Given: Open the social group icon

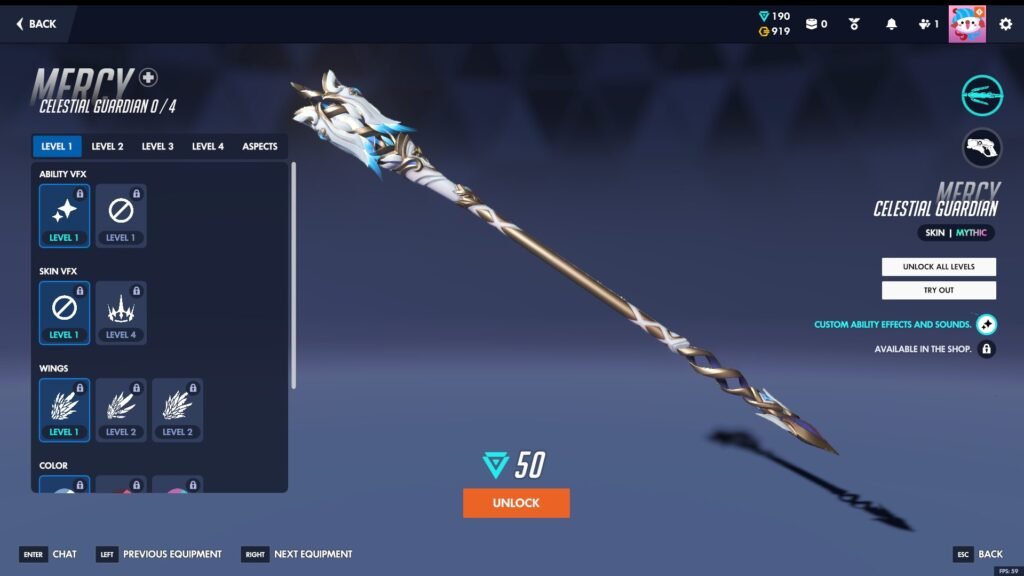Looking at the screenshot, I should [927, 24].
